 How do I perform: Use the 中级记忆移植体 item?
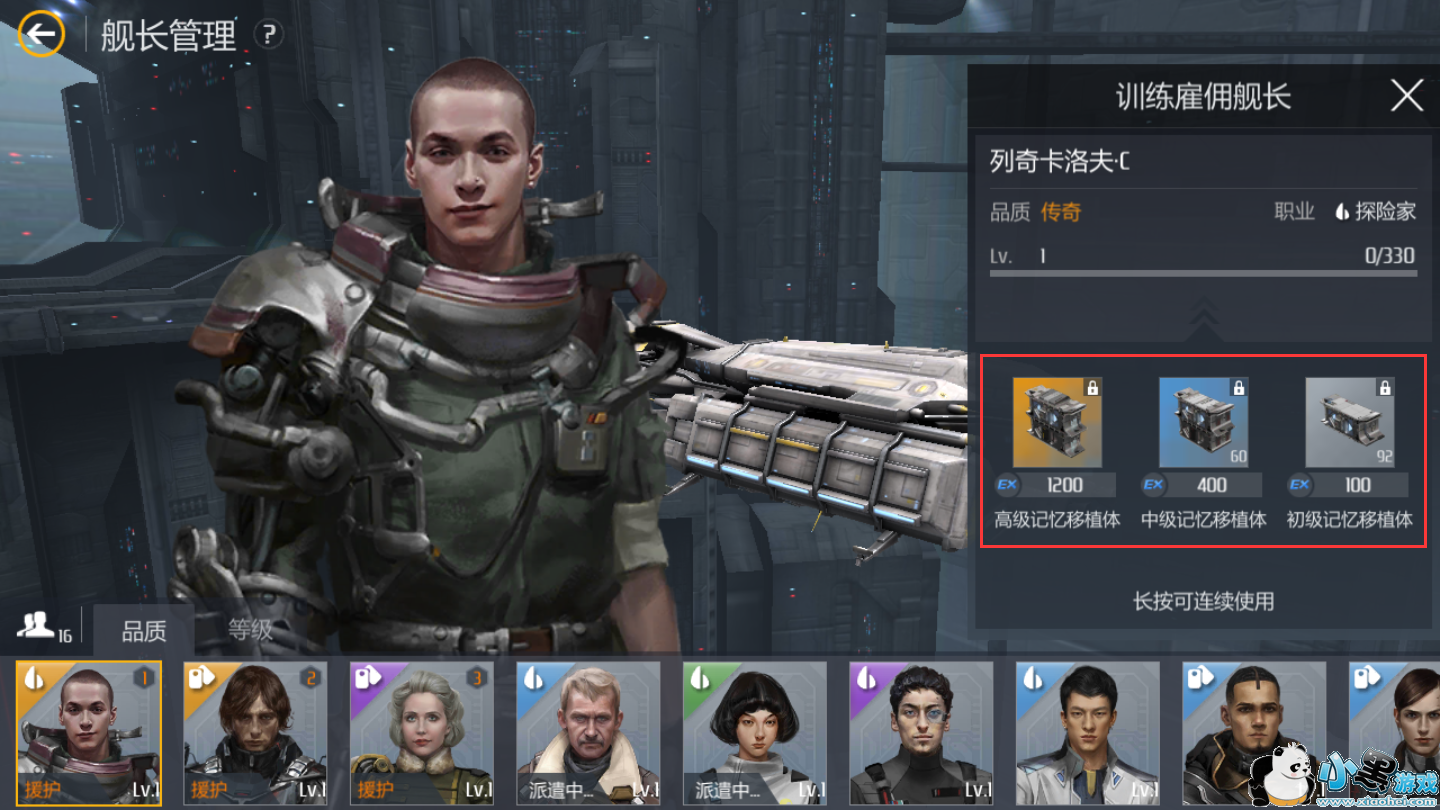point(1203,423)
